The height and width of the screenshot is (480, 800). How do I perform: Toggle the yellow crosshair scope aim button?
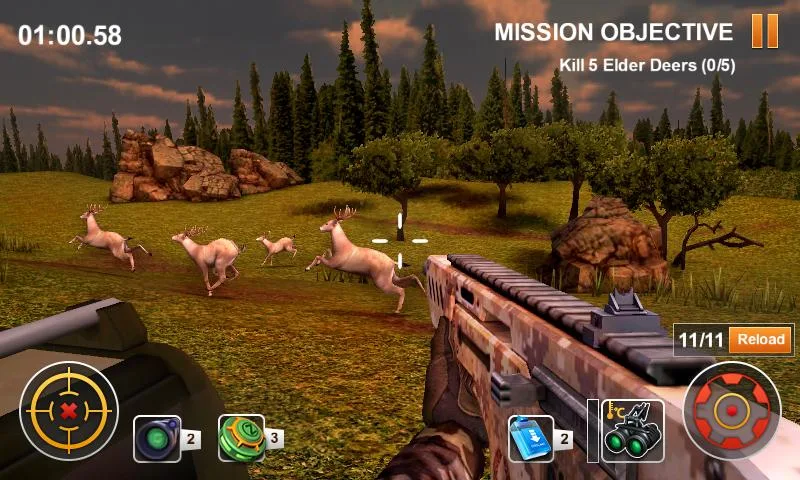(68, 411)
